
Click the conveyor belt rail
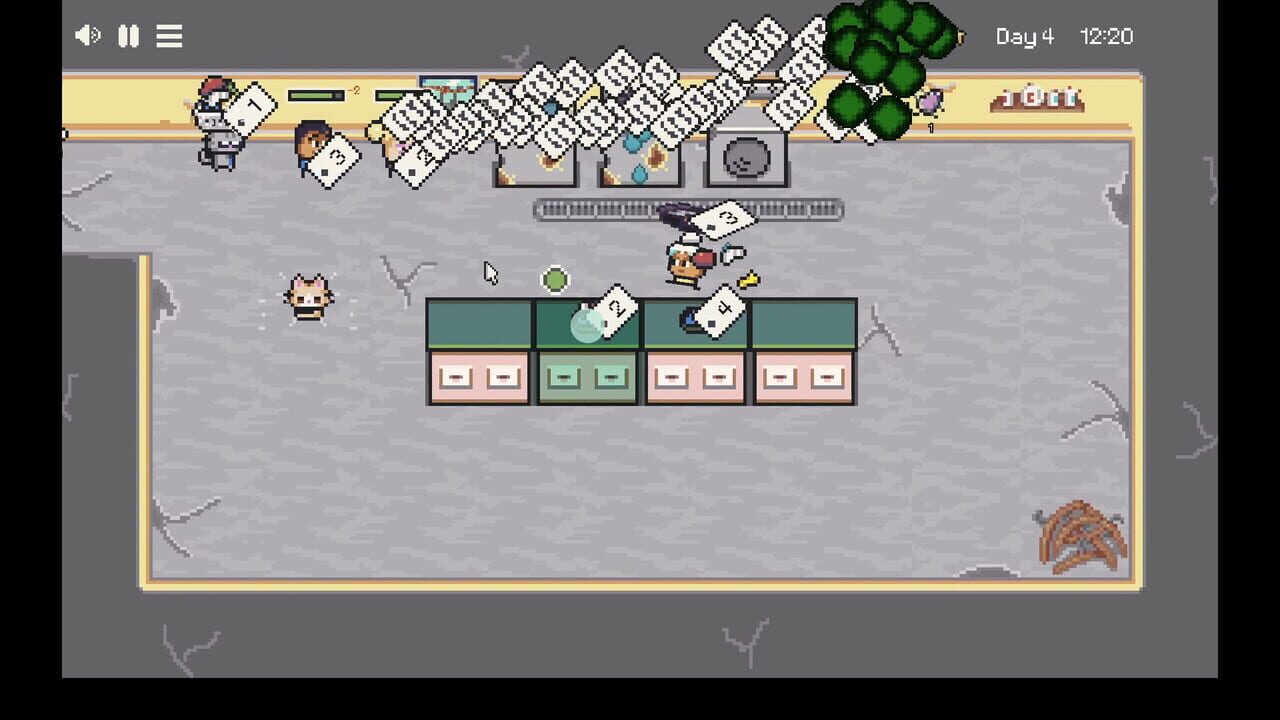click(600, 210)
